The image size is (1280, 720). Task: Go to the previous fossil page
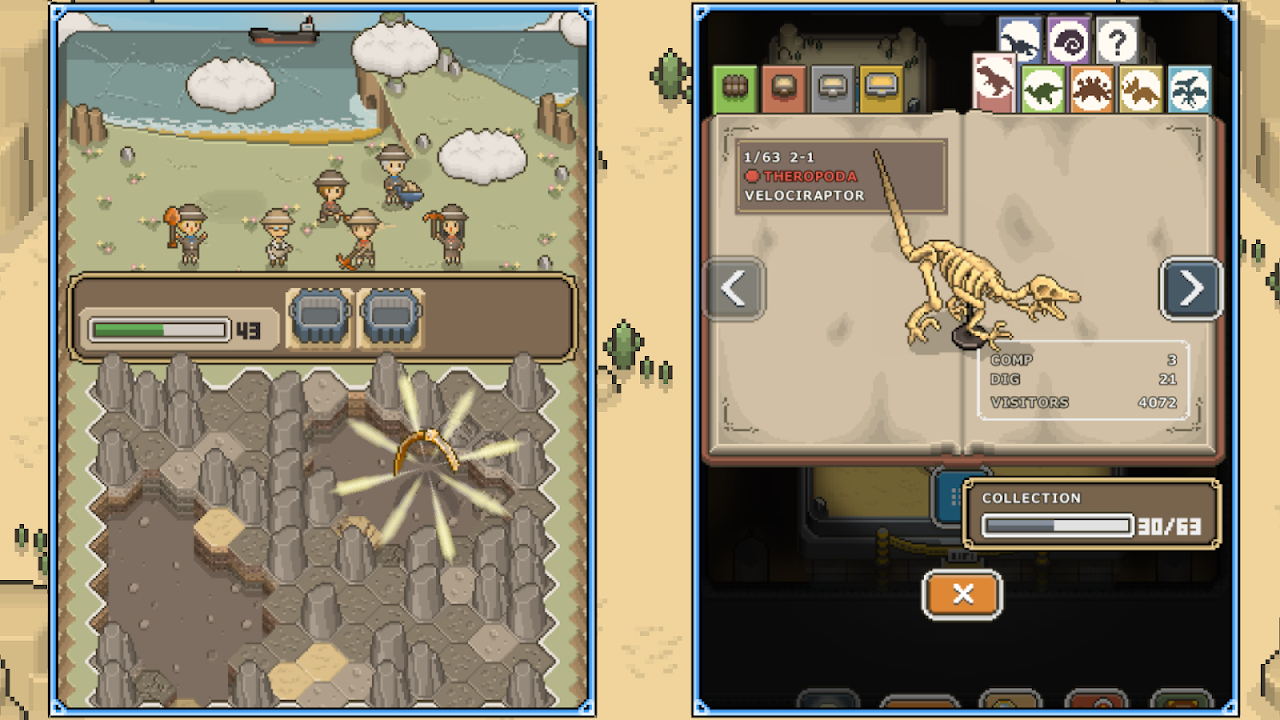click(x=734, y=289)
